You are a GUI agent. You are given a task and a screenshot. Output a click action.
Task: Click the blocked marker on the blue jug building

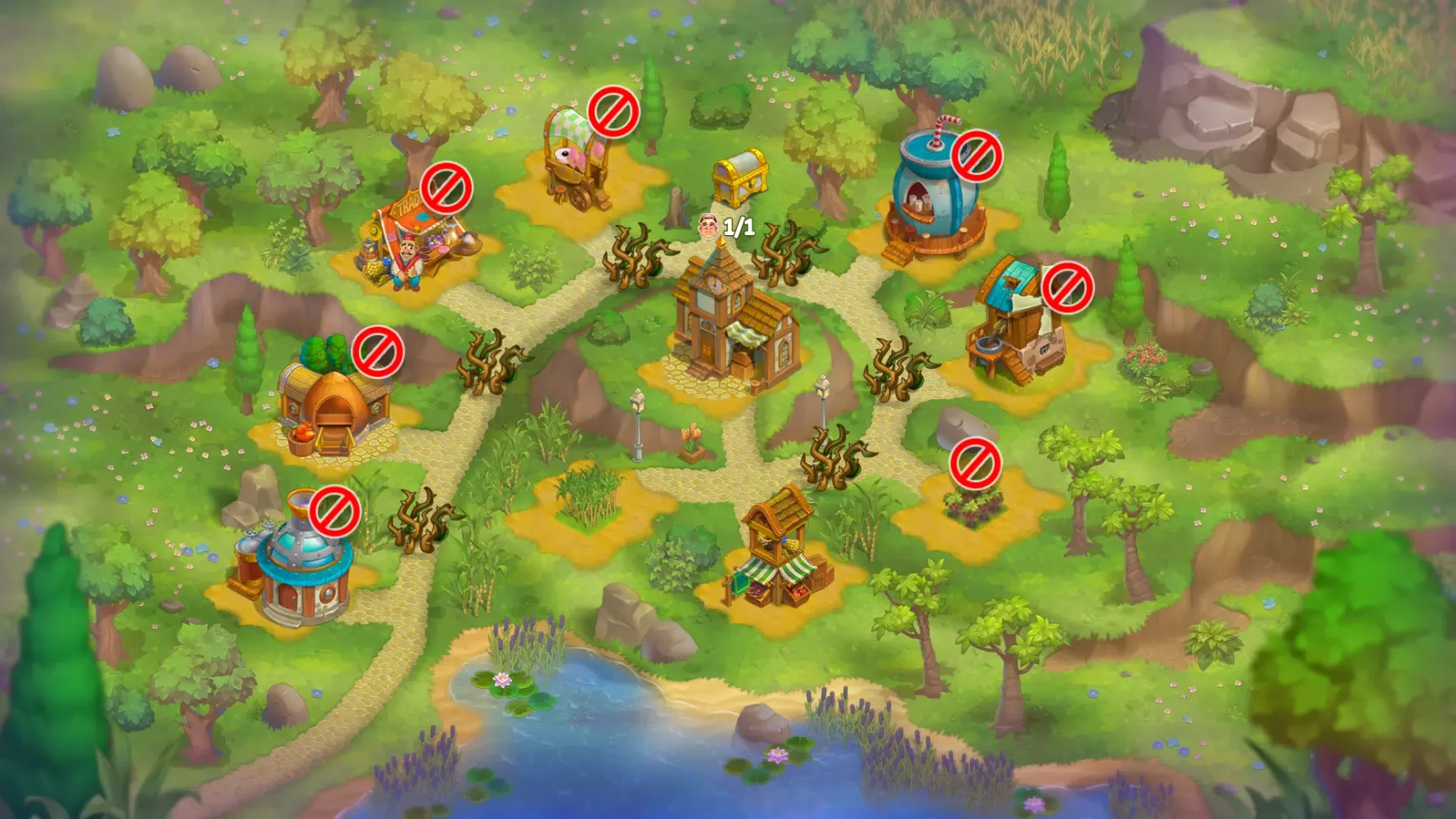point(977,156)
